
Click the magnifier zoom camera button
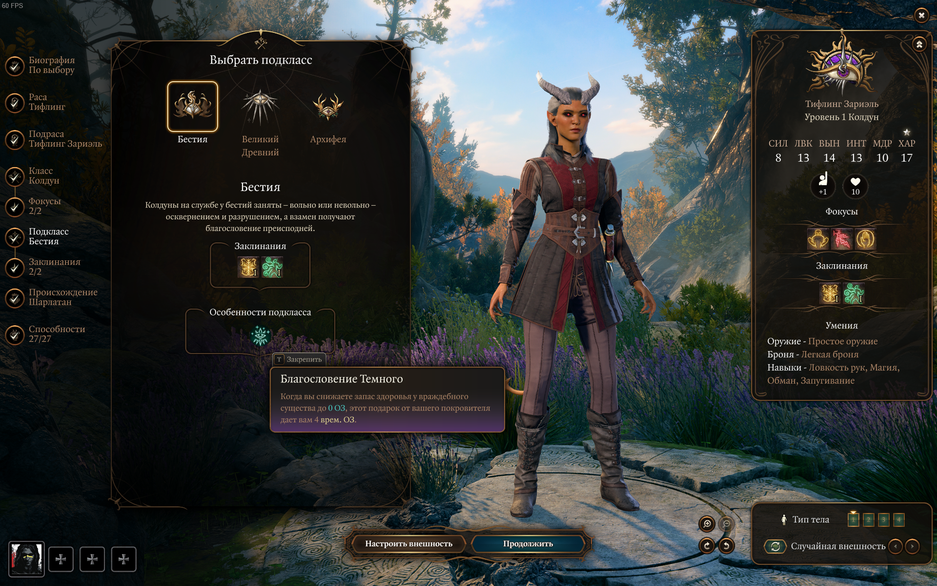click(707, 523)
